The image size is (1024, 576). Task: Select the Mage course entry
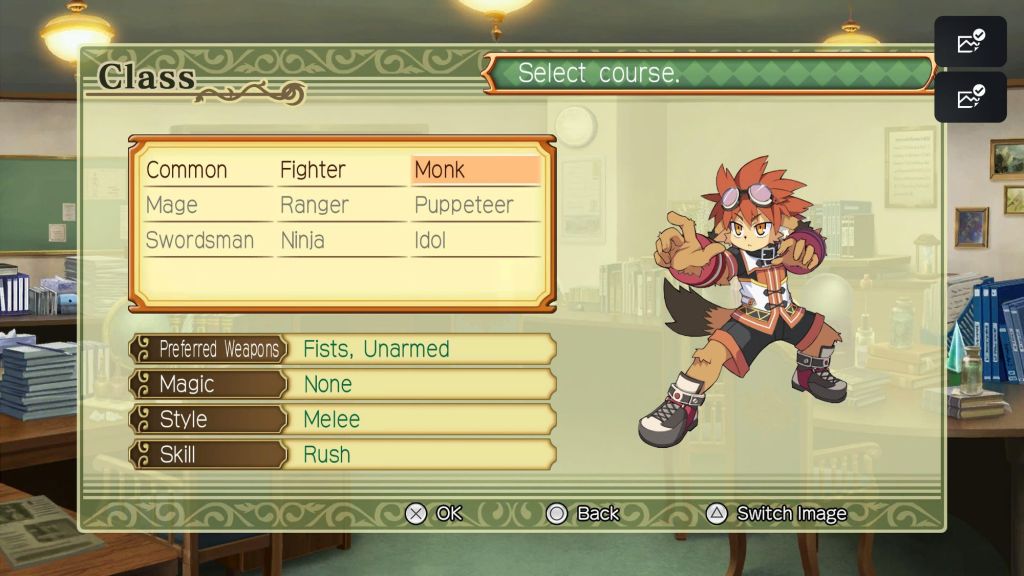(x=172, y=205)
